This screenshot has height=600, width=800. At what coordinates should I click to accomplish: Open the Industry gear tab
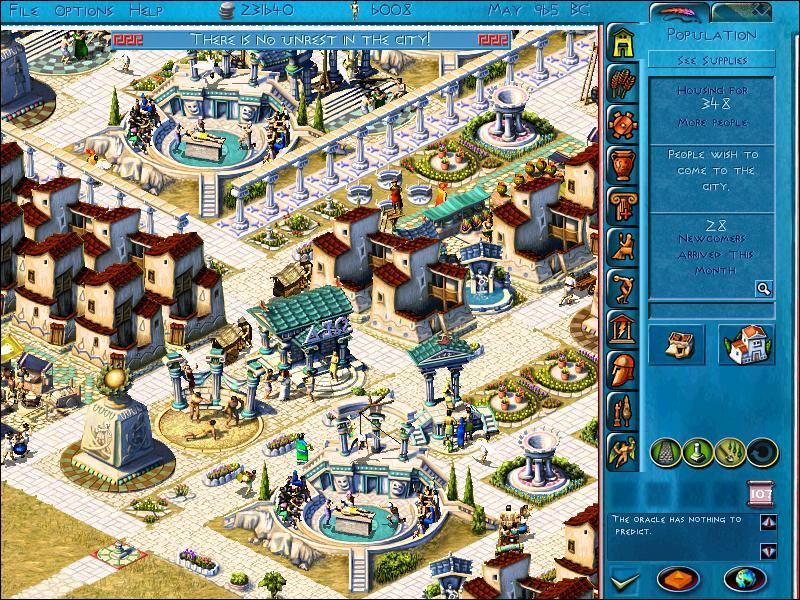623,122
